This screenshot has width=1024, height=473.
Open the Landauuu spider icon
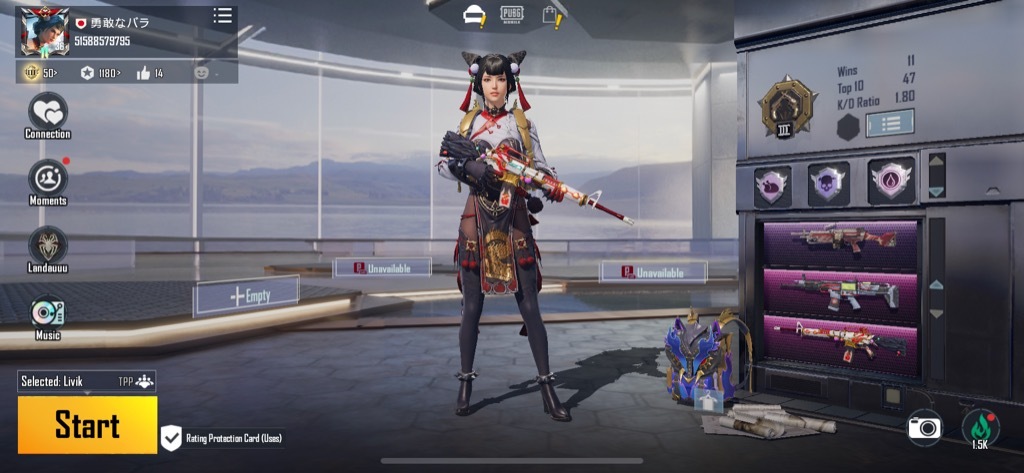(47, 245)
